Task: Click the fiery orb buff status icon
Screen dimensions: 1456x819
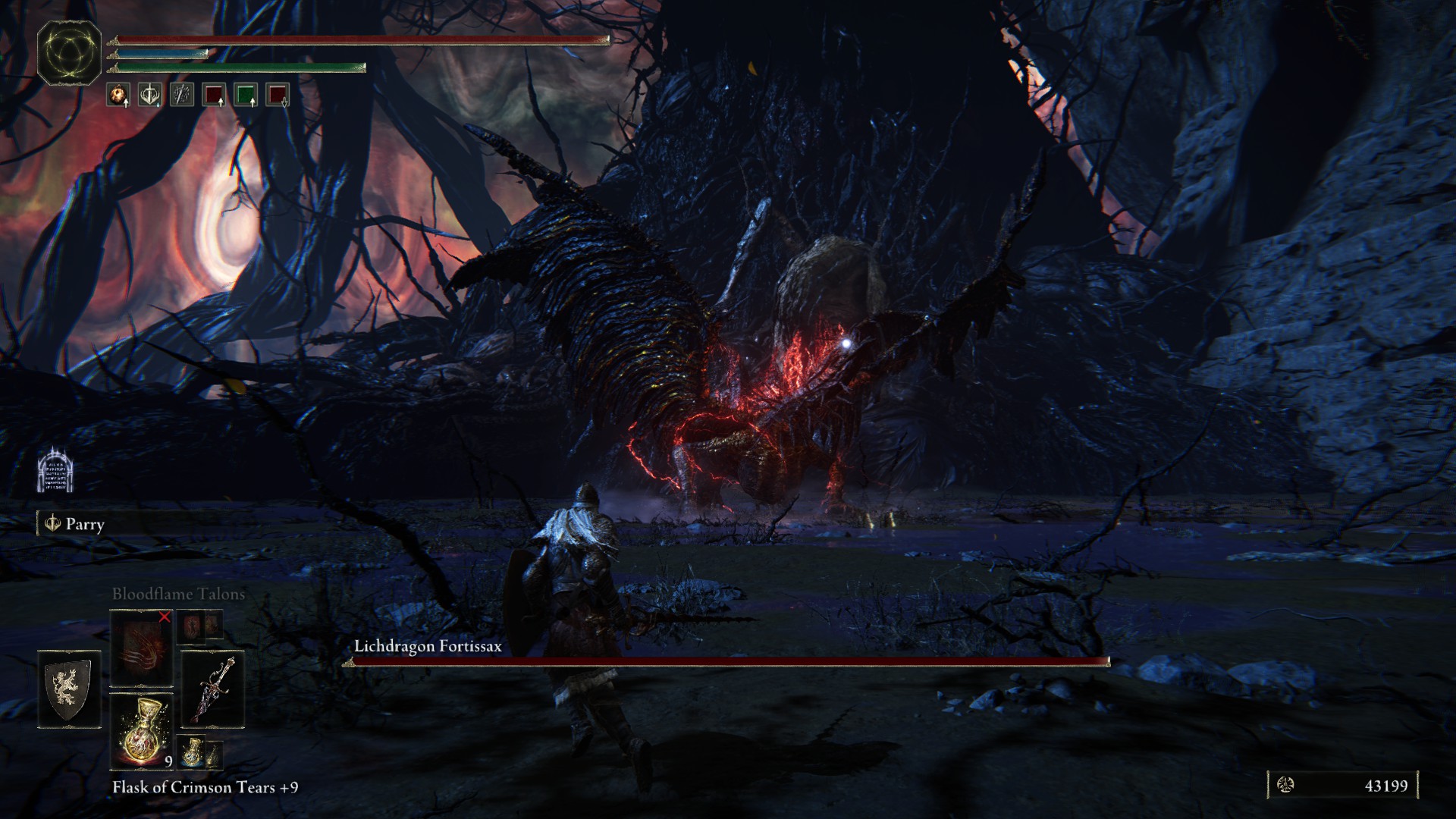Action: (118, 95)
